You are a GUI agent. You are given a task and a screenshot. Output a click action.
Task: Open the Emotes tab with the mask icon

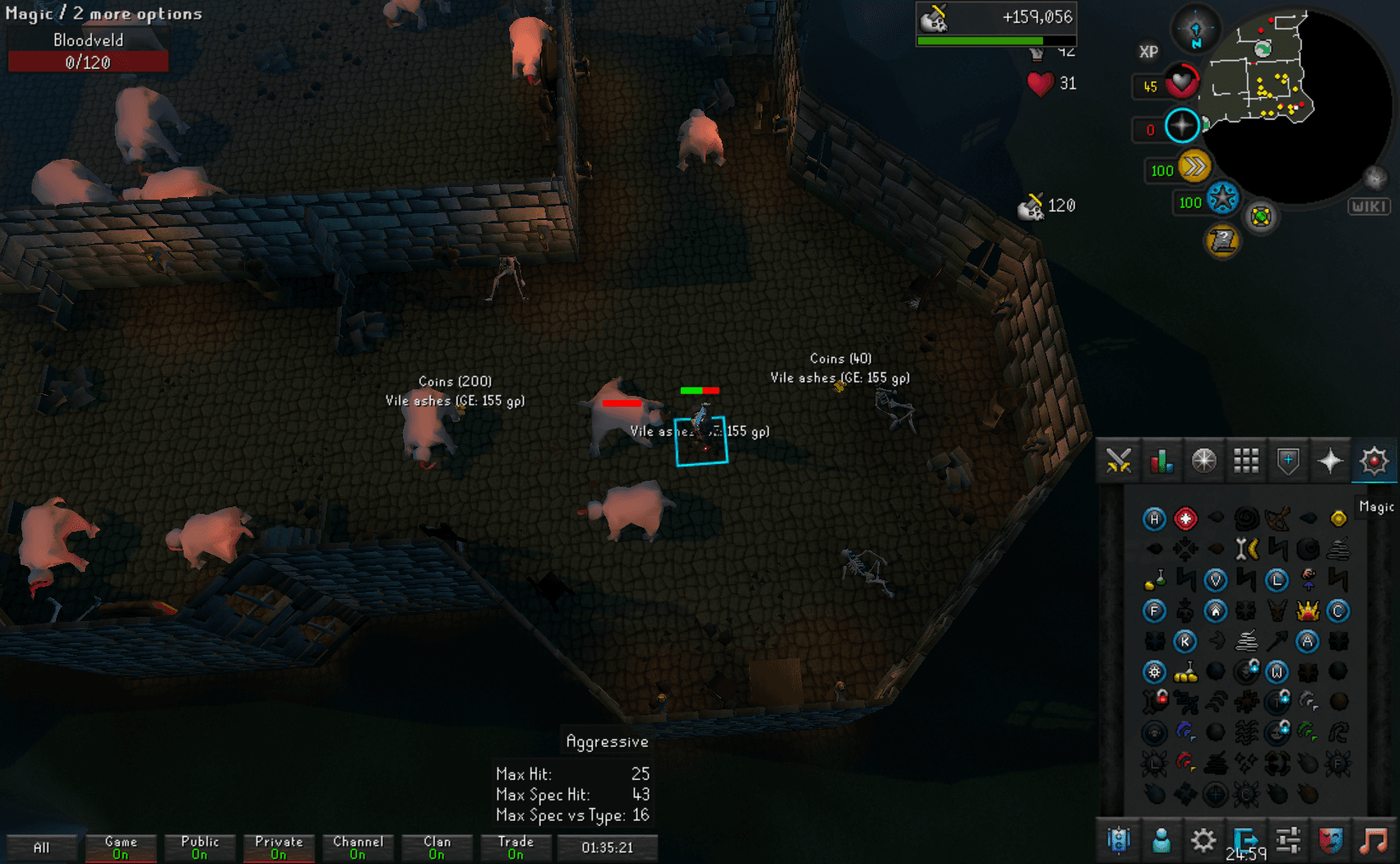pos(1332,839)
